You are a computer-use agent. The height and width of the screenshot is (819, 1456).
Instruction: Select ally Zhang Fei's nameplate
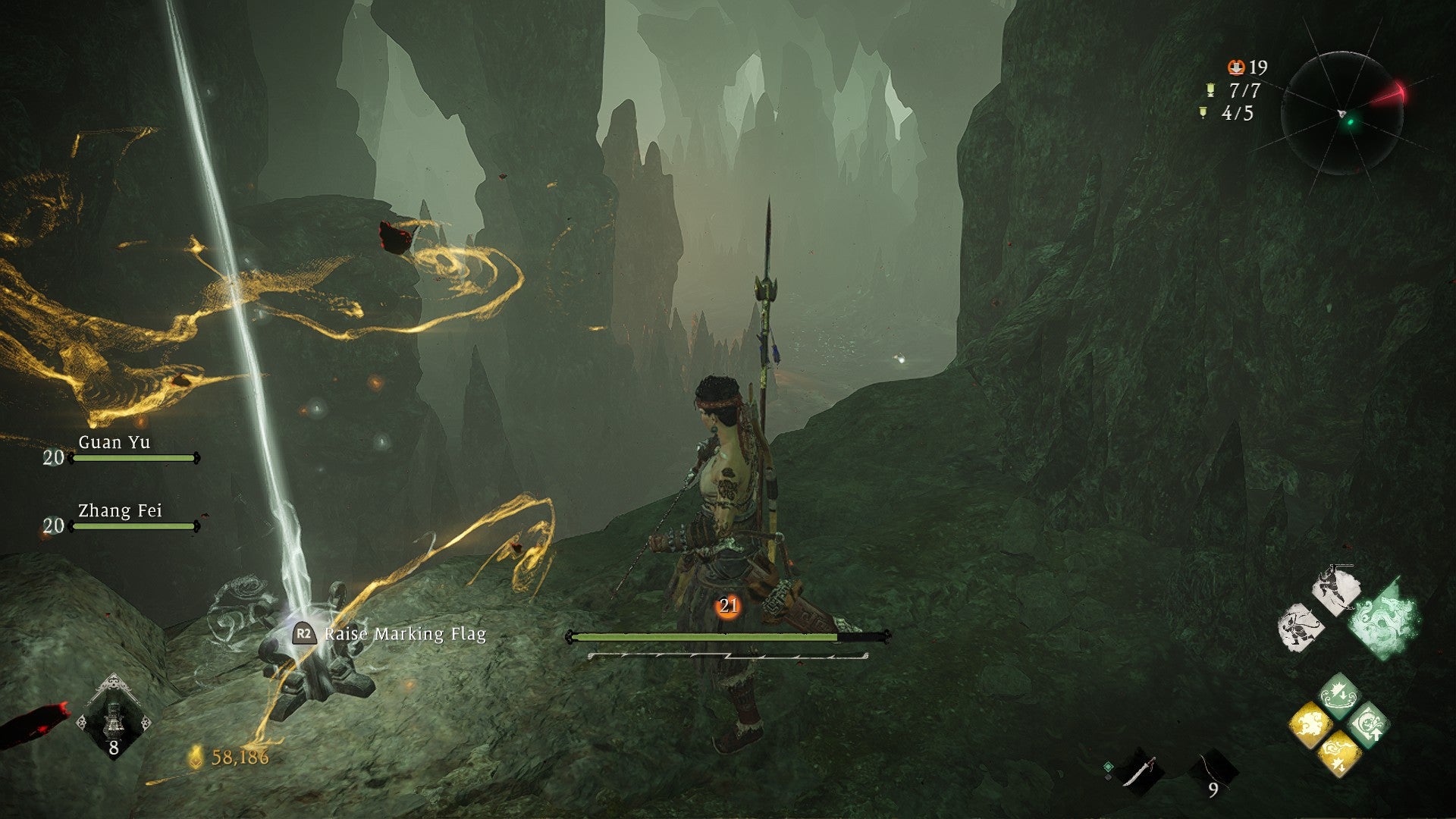121,511
